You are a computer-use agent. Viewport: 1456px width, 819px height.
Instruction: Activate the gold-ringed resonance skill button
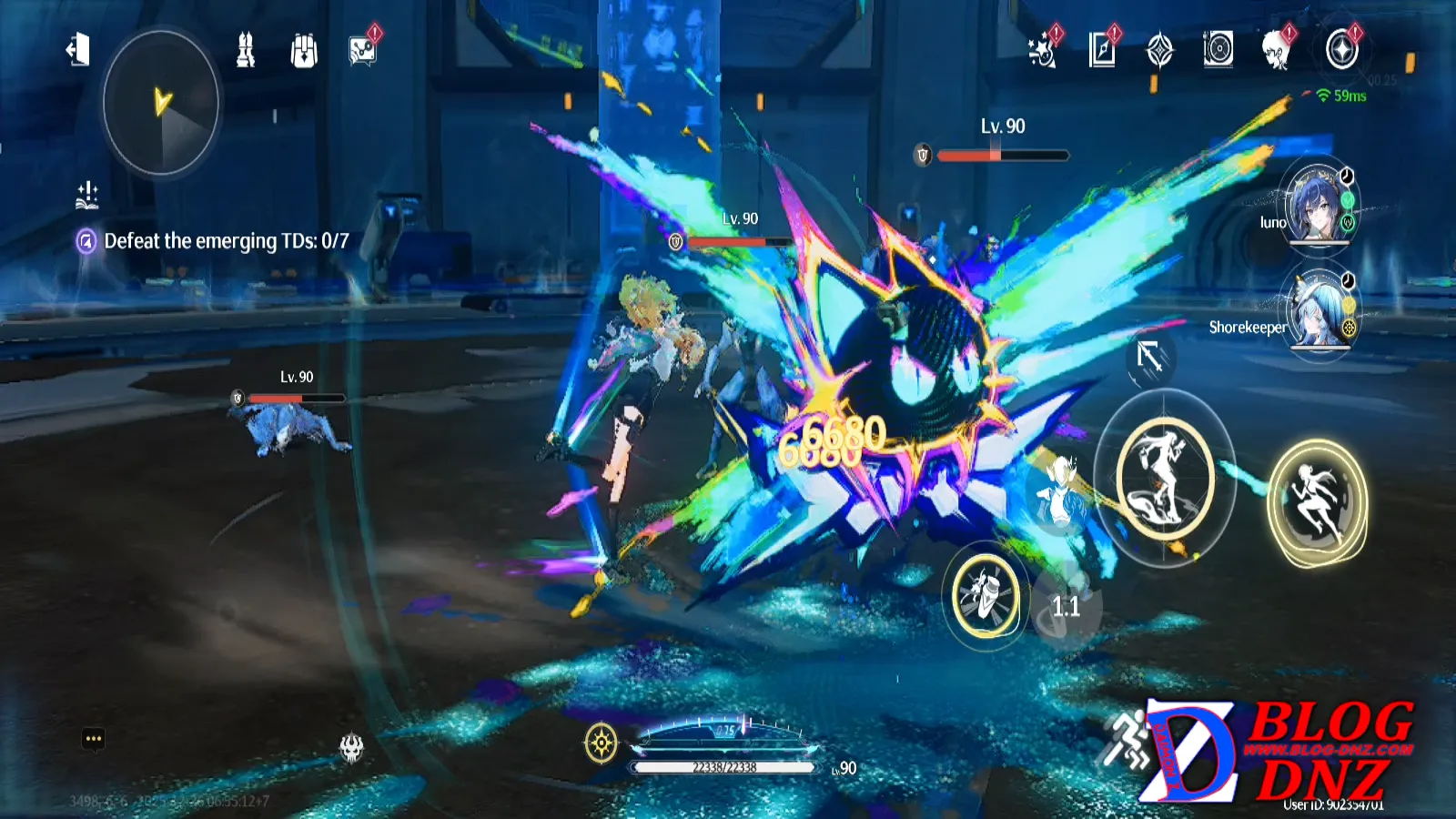tap(985, 595)
